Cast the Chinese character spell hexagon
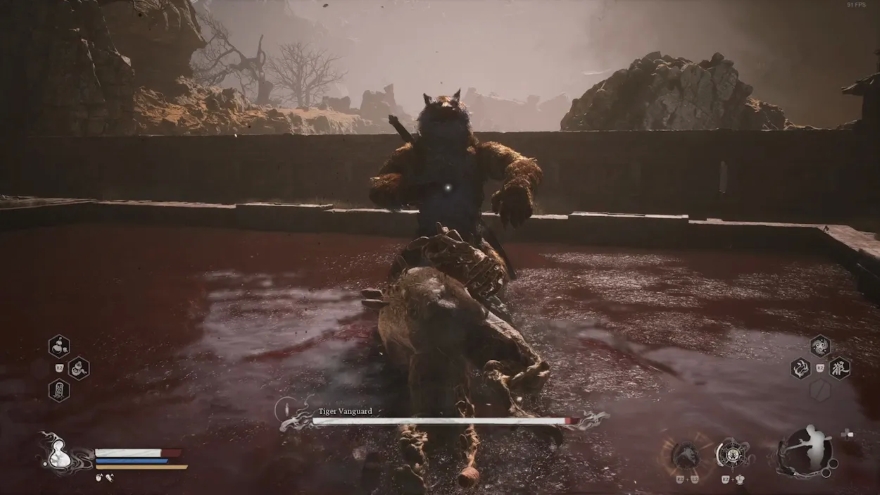The height and width of the screenshot is (495, 880). (x=840, y=368)
